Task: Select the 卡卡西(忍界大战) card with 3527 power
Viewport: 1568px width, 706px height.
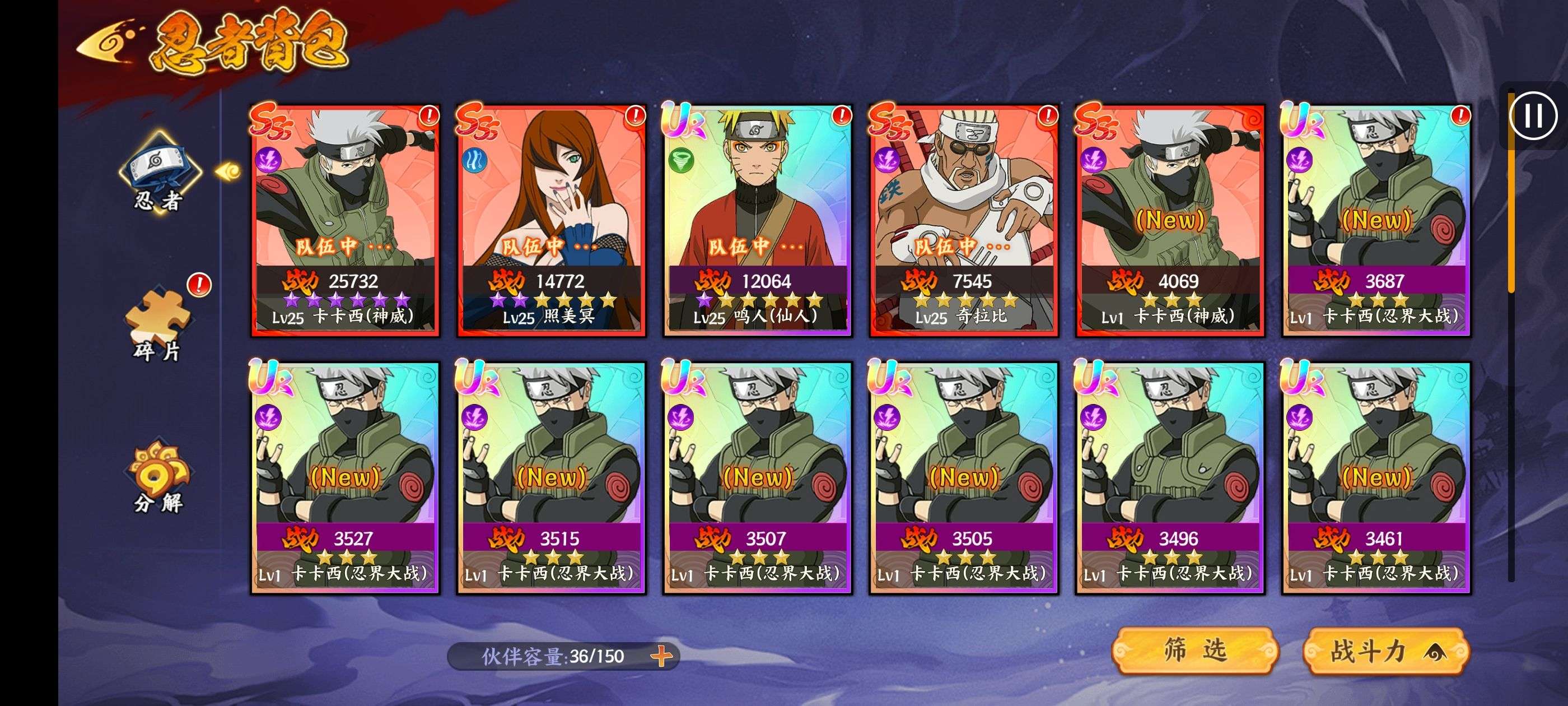Action: click(345, 477)
